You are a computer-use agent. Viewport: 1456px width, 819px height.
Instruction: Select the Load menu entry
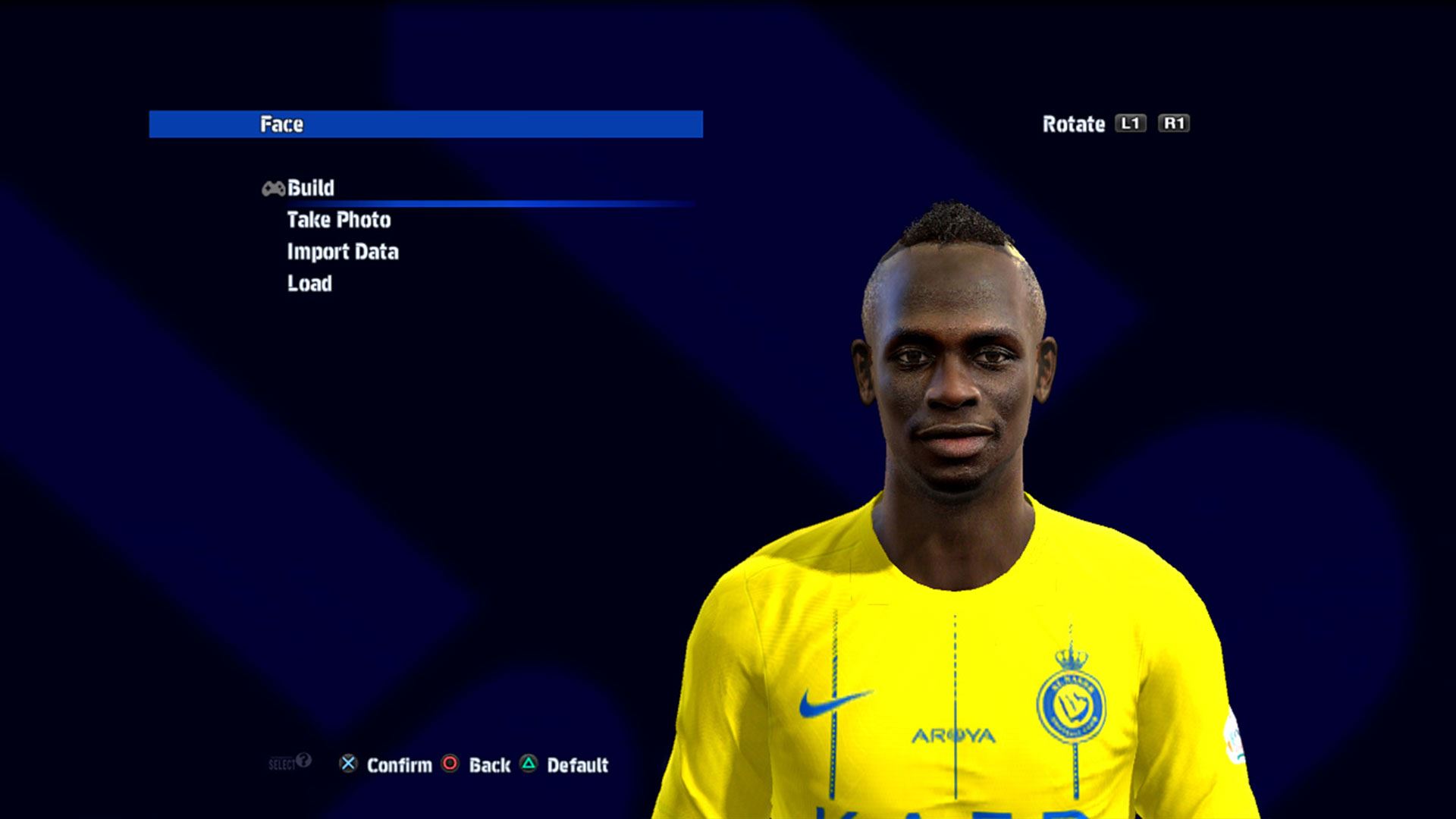tap(309, 284)
